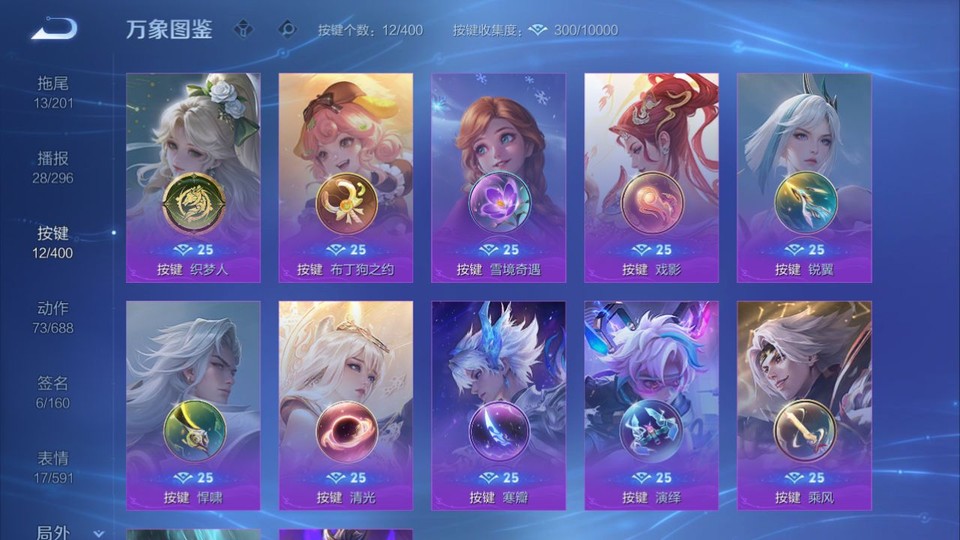Screen dimensions: 960x540
Task: Select the 戏影 button skin card
Action: 651,178
